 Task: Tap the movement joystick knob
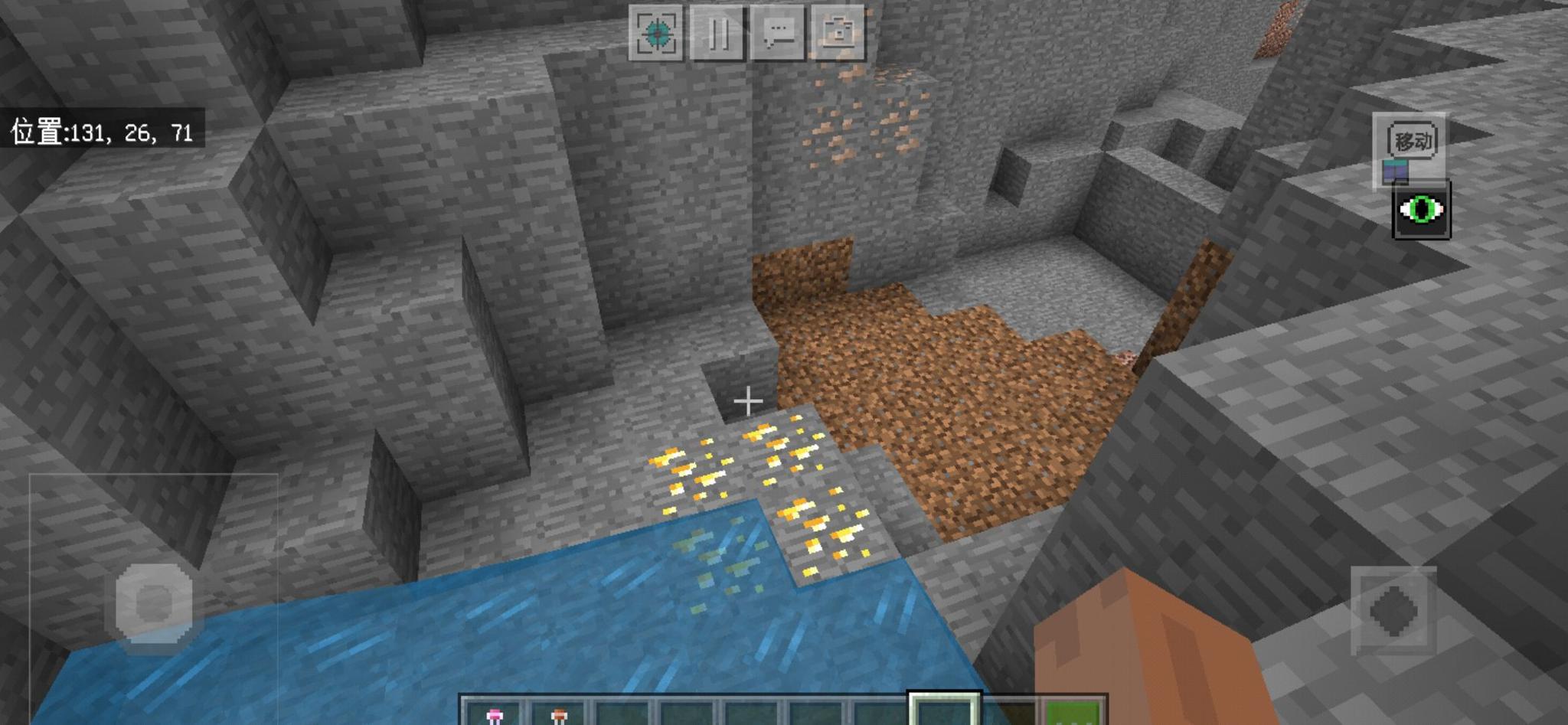[x=153, y=603]
